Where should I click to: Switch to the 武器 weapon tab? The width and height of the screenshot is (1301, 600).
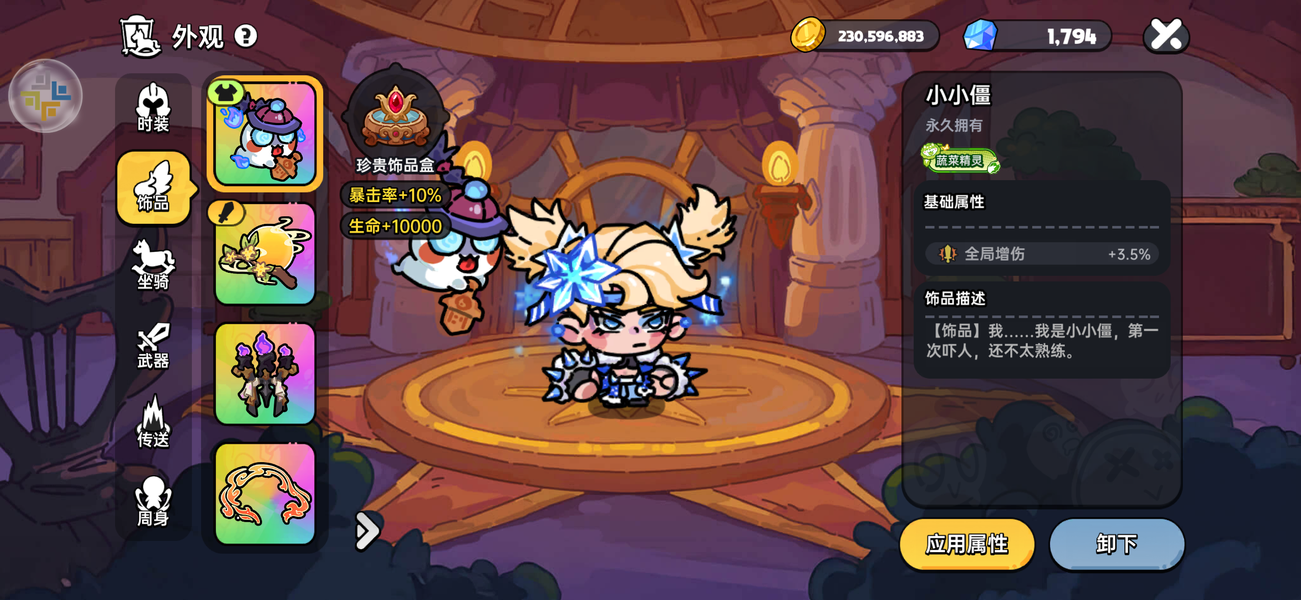coord(153,345)
